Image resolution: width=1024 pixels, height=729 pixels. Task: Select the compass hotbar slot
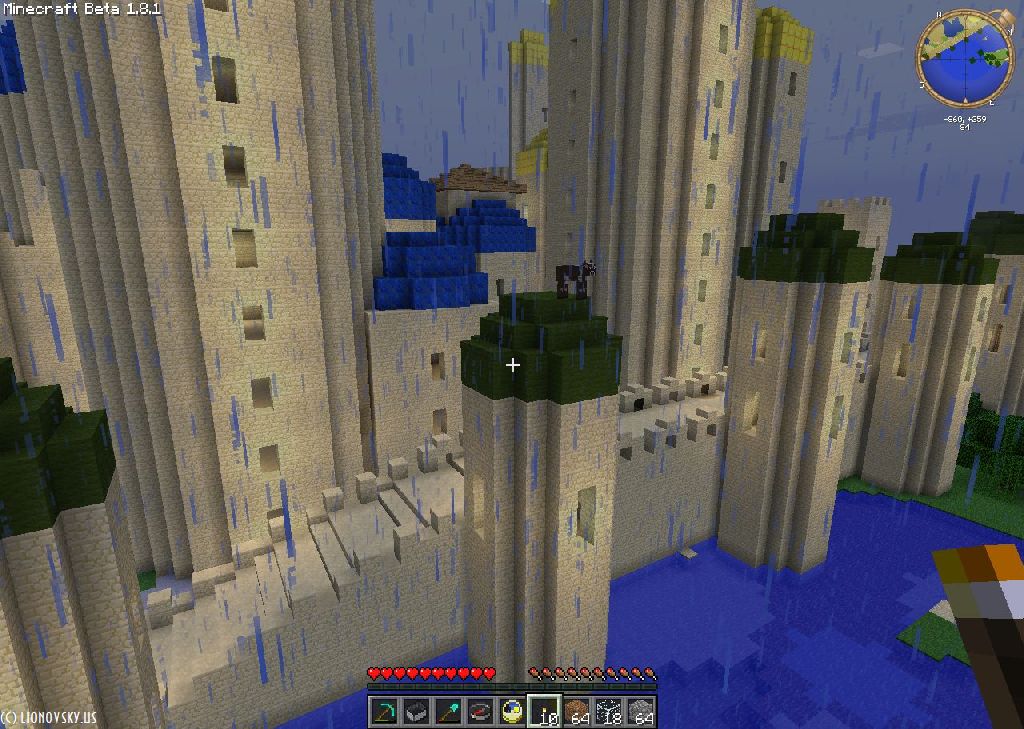point(481,711)
